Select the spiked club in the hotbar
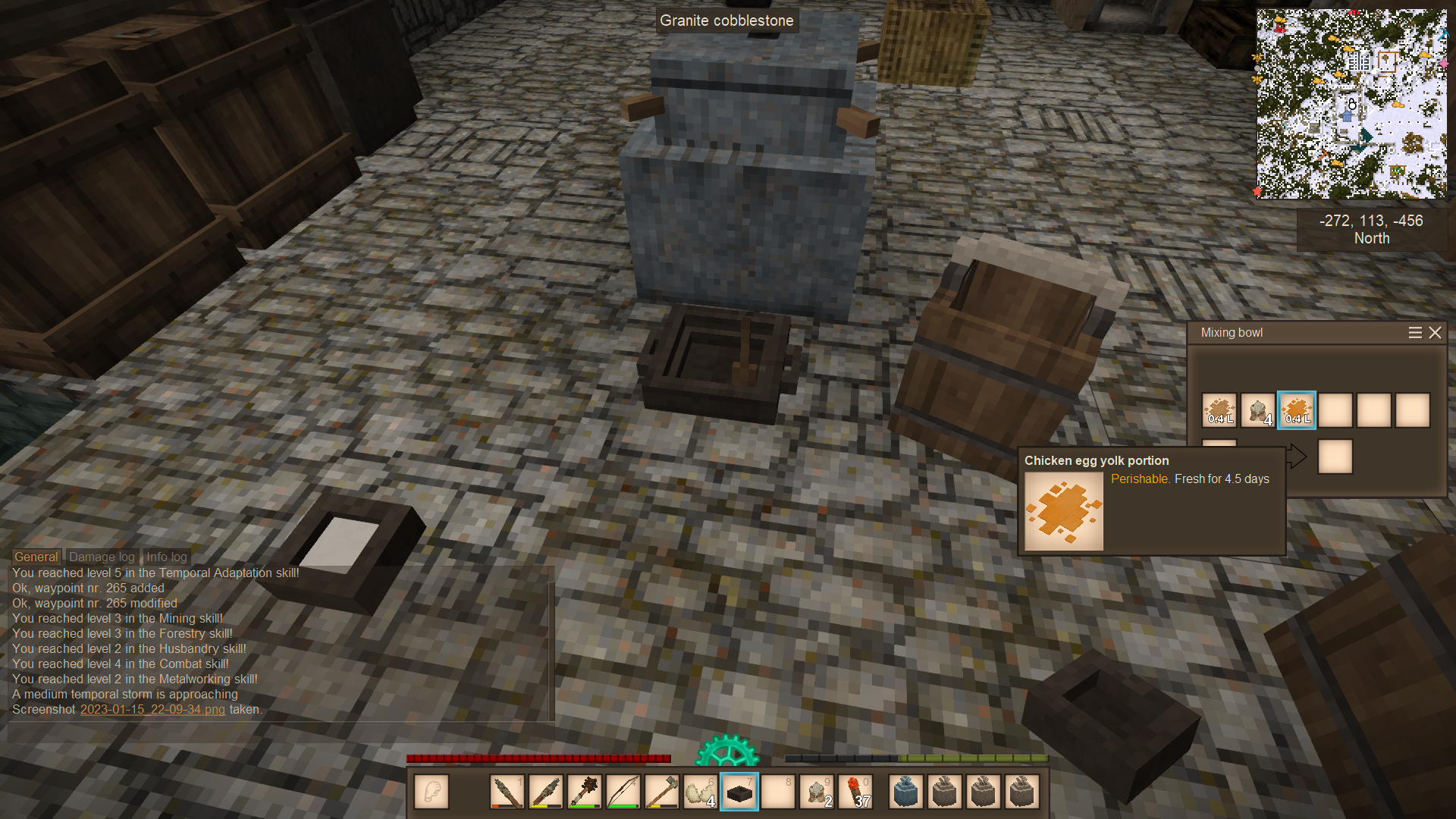This screenshot has width=1456, height=819. pyautogui.click(x=584, y=792)
